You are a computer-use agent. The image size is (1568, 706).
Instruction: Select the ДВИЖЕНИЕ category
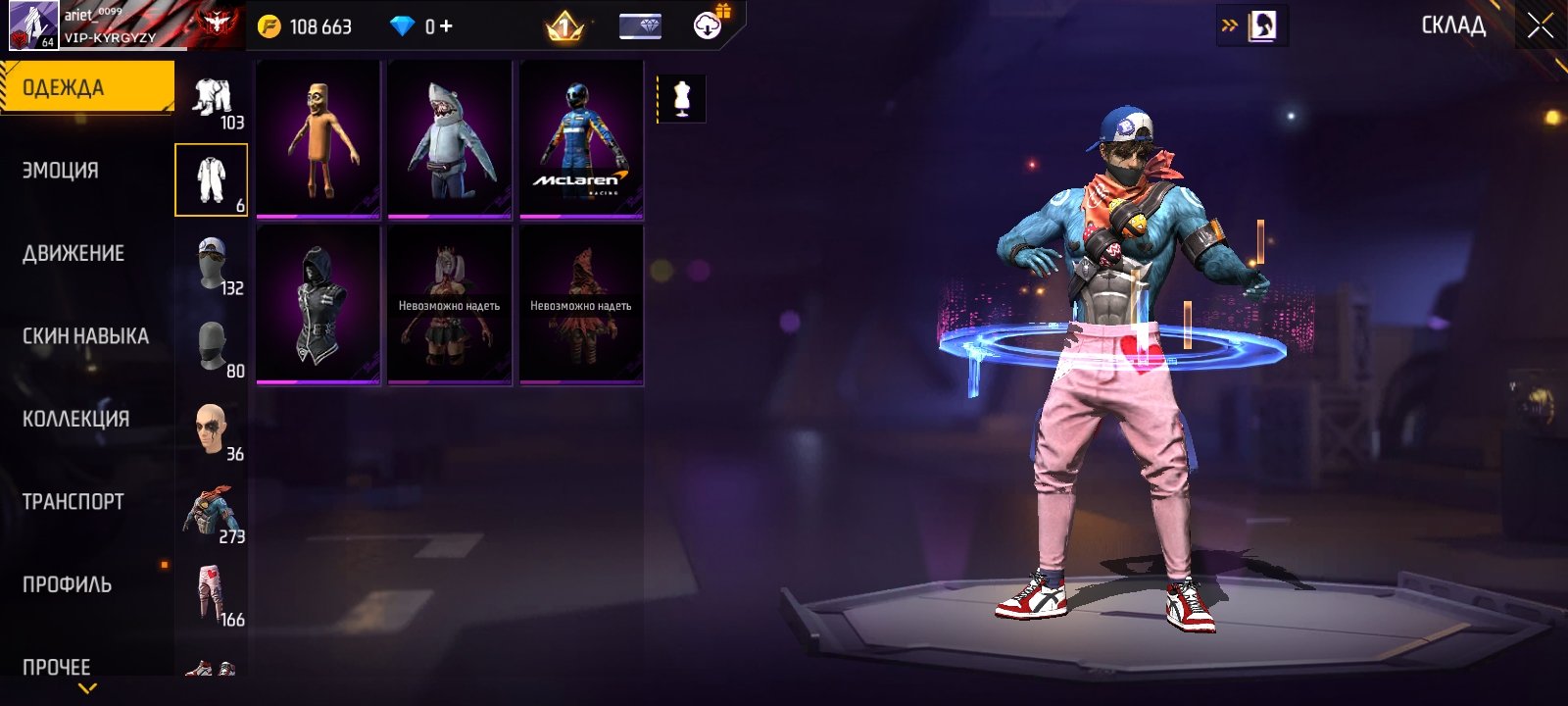[x=73, y=253]
